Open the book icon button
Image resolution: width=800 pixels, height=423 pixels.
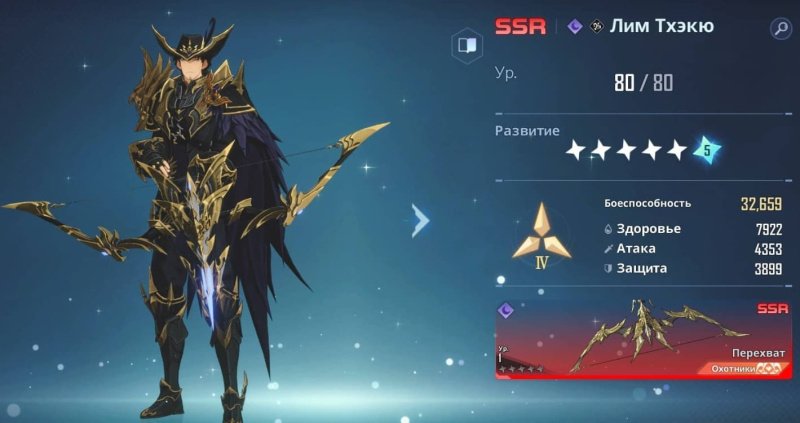point(467,45)
